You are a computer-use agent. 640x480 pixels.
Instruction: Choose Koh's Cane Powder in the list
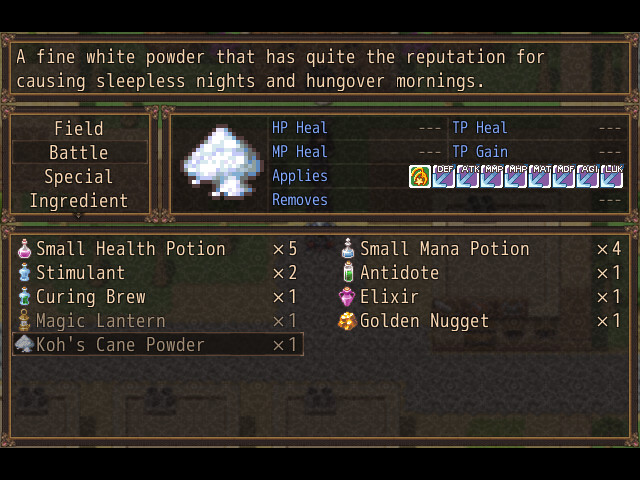(x=120, y=345)
